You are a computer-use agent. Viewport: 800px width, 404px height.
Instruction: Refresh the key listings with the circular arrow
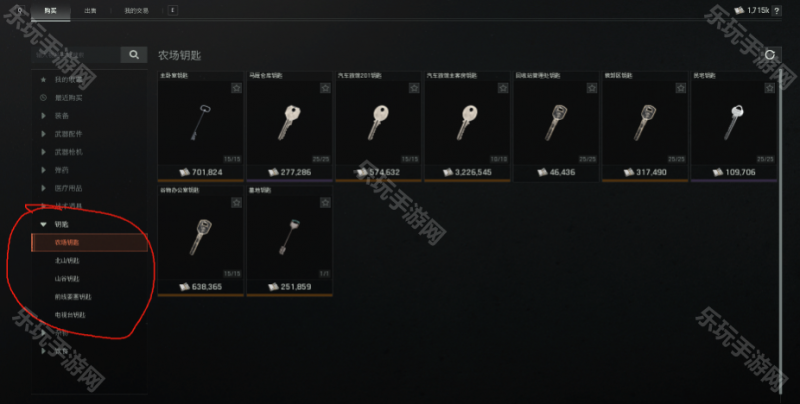click(x=770, y=55)
